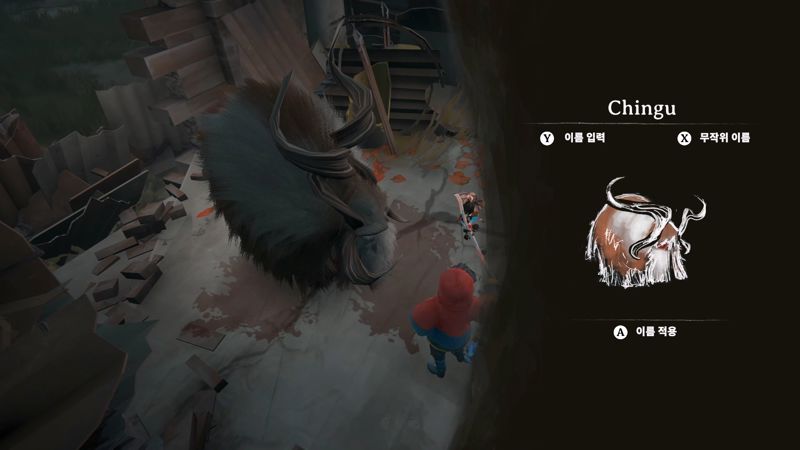Choose the 이름 입력 (enter name) option
Viewport: 800px width, 450px height.
pyautogui.click(x=571, y=138)
